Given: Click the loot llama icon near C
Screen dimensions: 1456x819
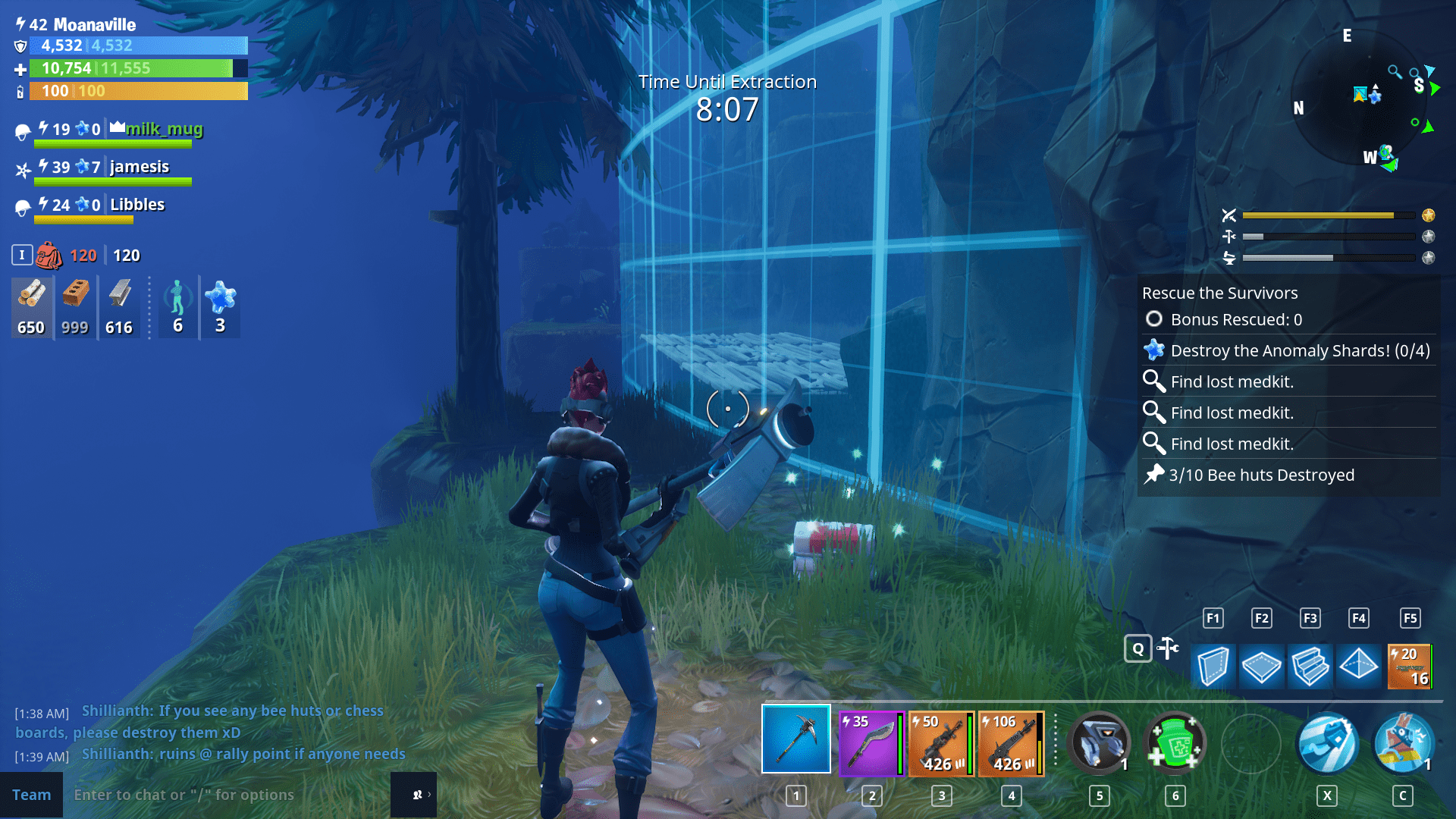Looking at the screenshot, I should click(x=1404, y=743).
